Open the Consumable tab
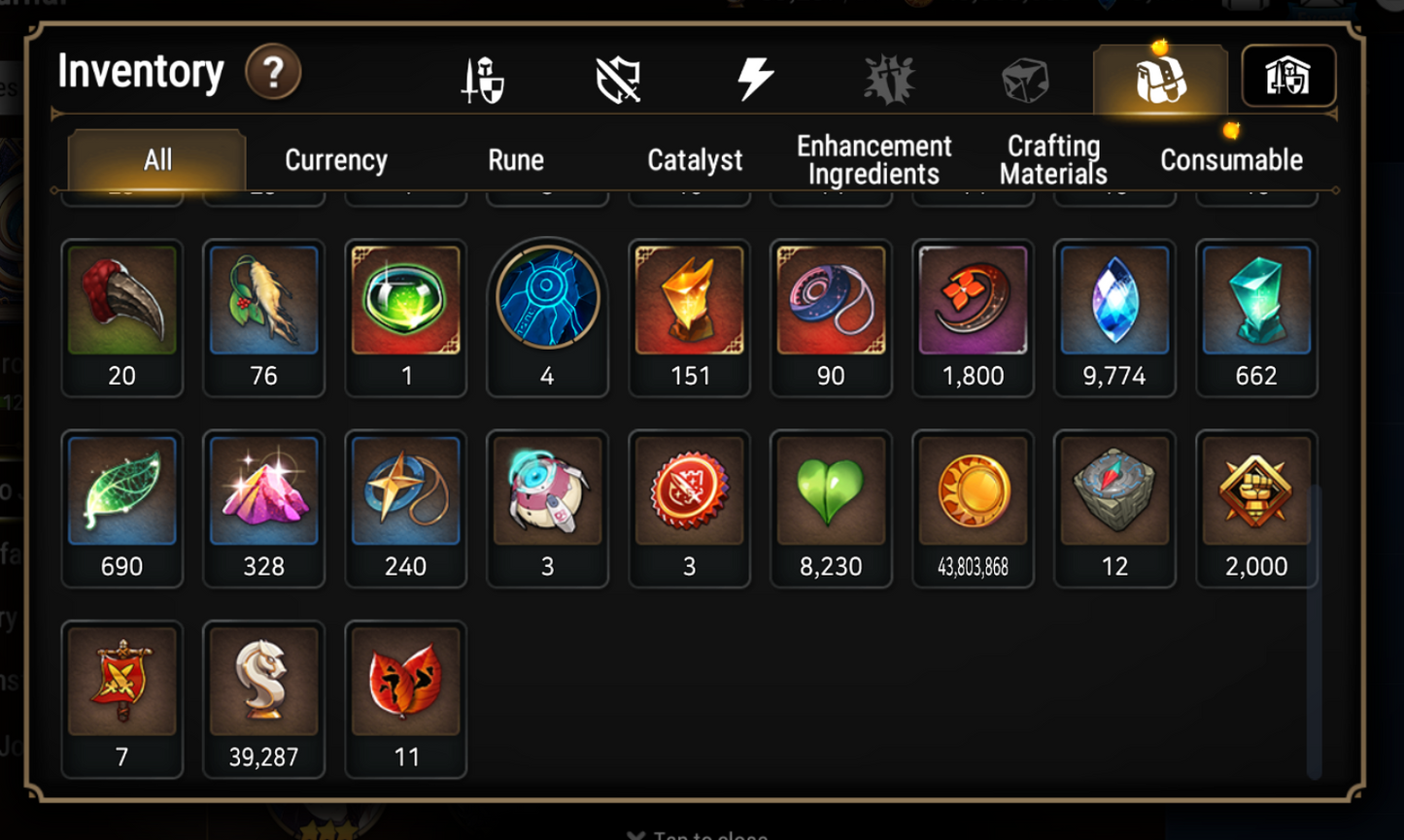This screenshot has width=1404, height=840. 1231,159
